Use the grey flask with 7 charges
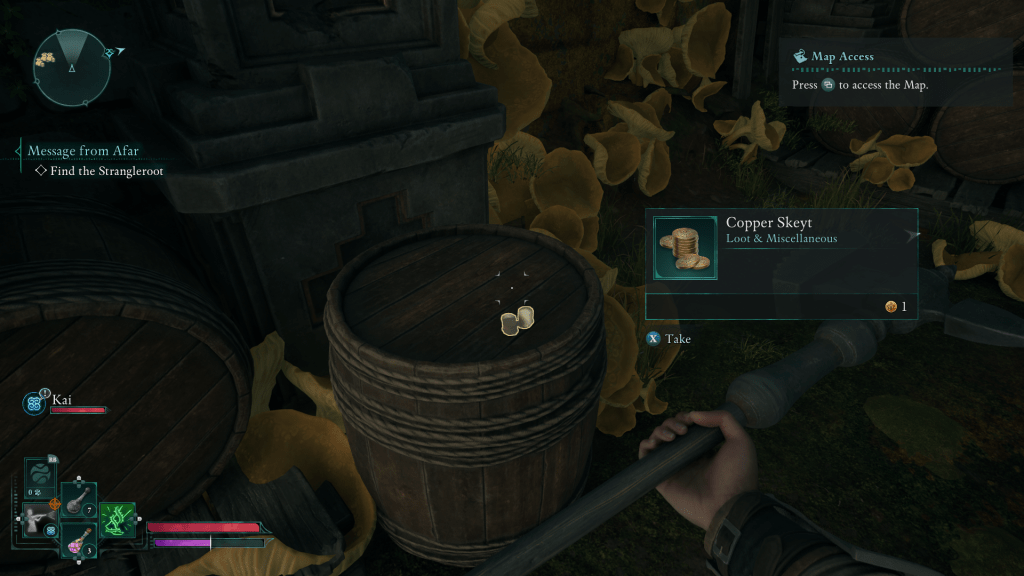Screen dimensions: 1024x576 coord(79,502)
